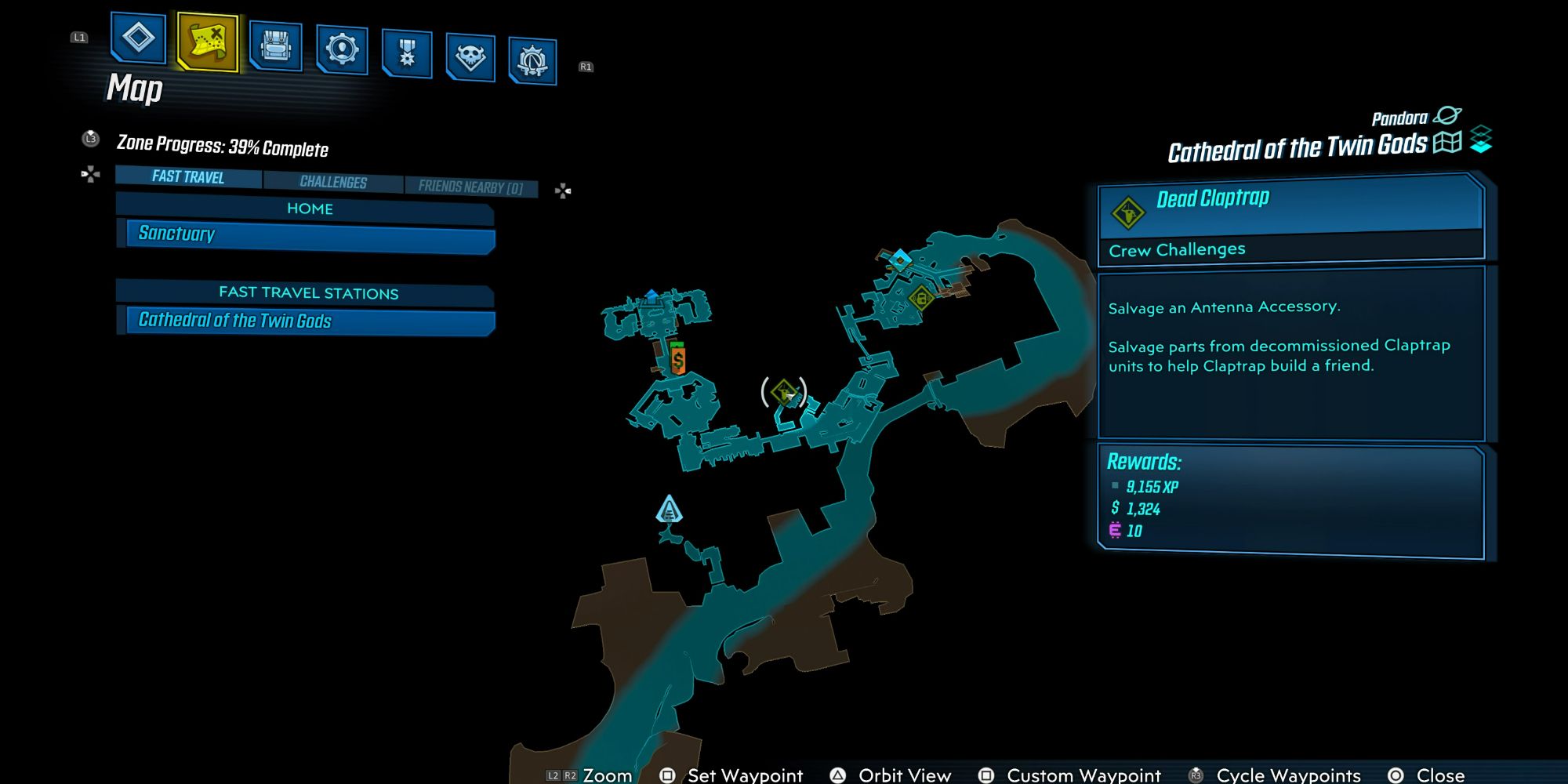
Task: Select the yellow Map tab icon
Action: [x=208, y=41]
